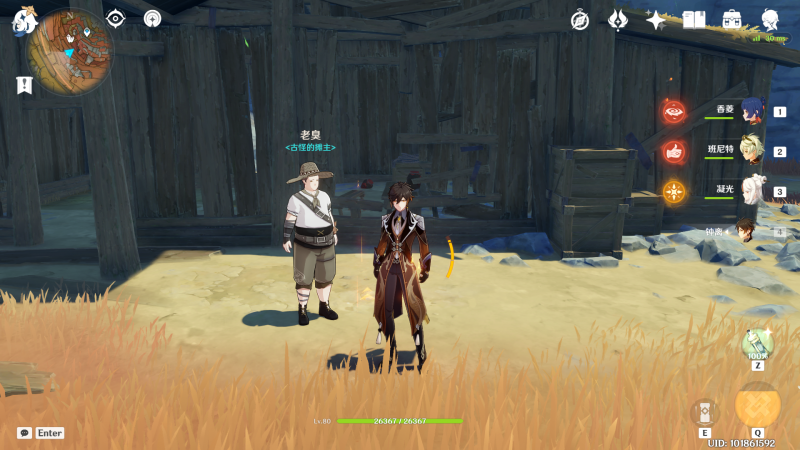Viewport: 800px width, 450px height.
Task: Open the Adventurer Handbook book icon
Action: coord(694,20)
